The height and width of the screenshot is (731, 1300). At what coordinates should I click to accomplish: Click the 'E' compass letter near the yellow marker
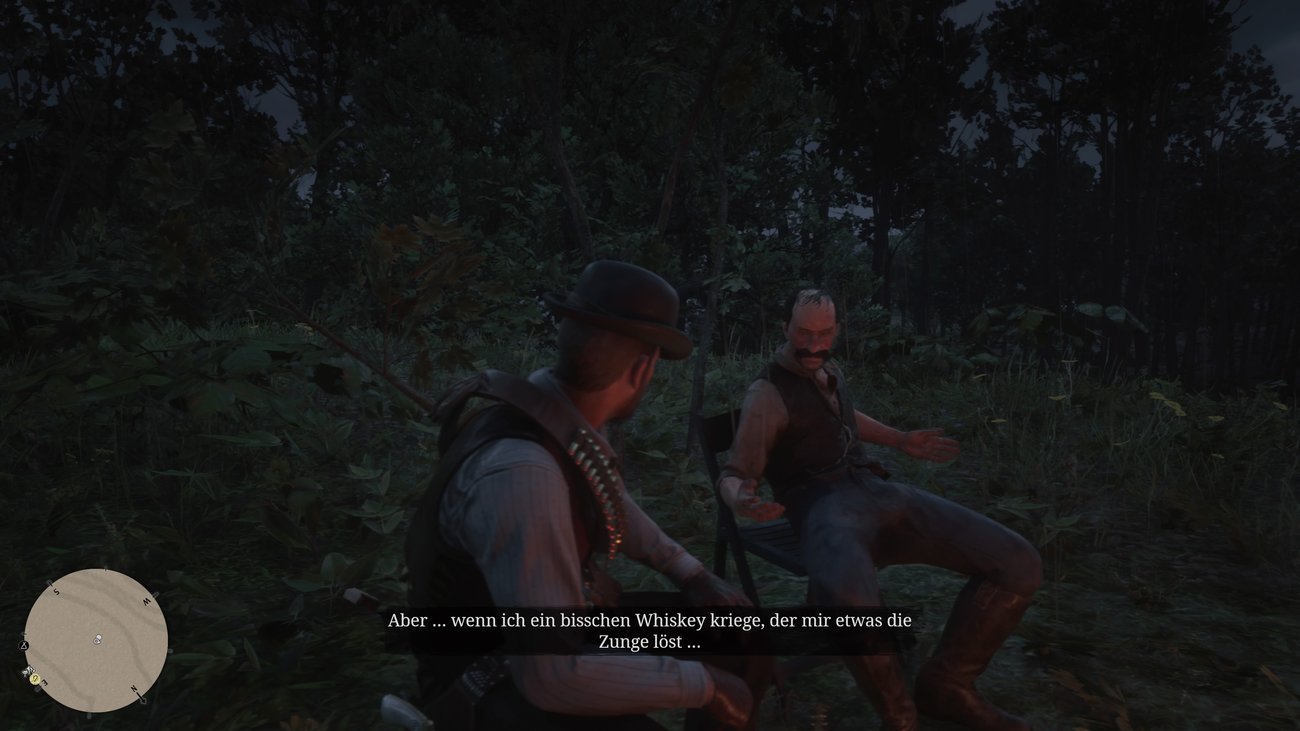click(45, 682)
